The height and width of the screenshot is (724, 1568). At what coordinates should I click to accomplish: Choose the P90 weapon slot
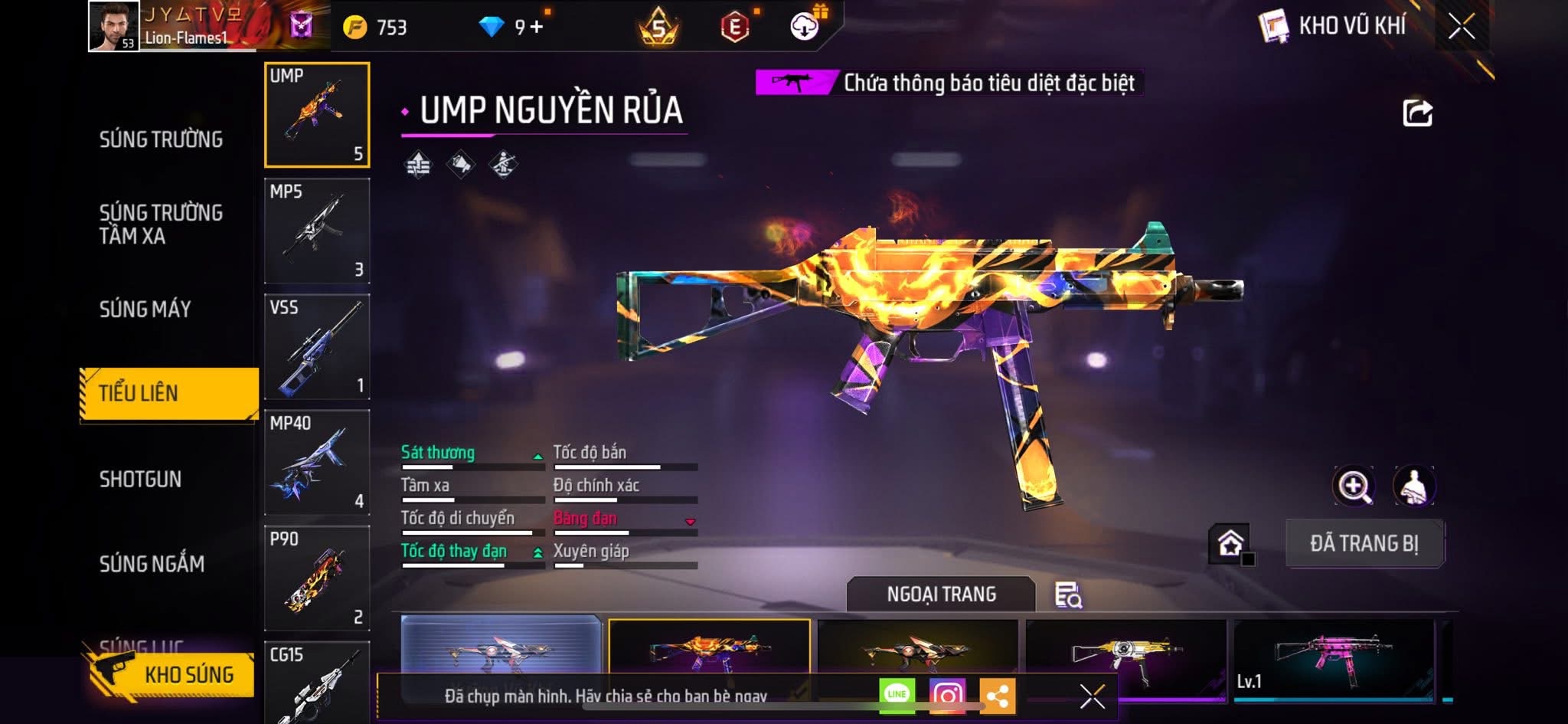[317, 578]
